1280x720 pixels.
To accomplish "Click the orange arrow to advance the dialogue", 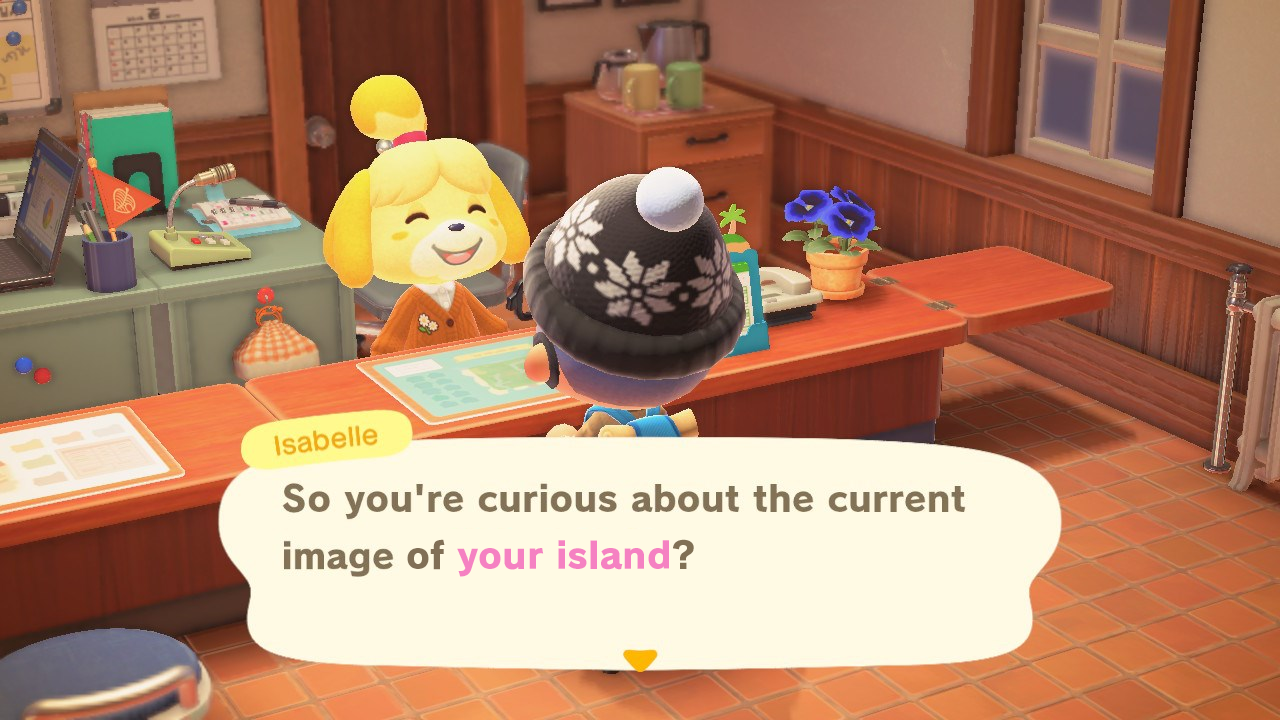I will [639, 659].
